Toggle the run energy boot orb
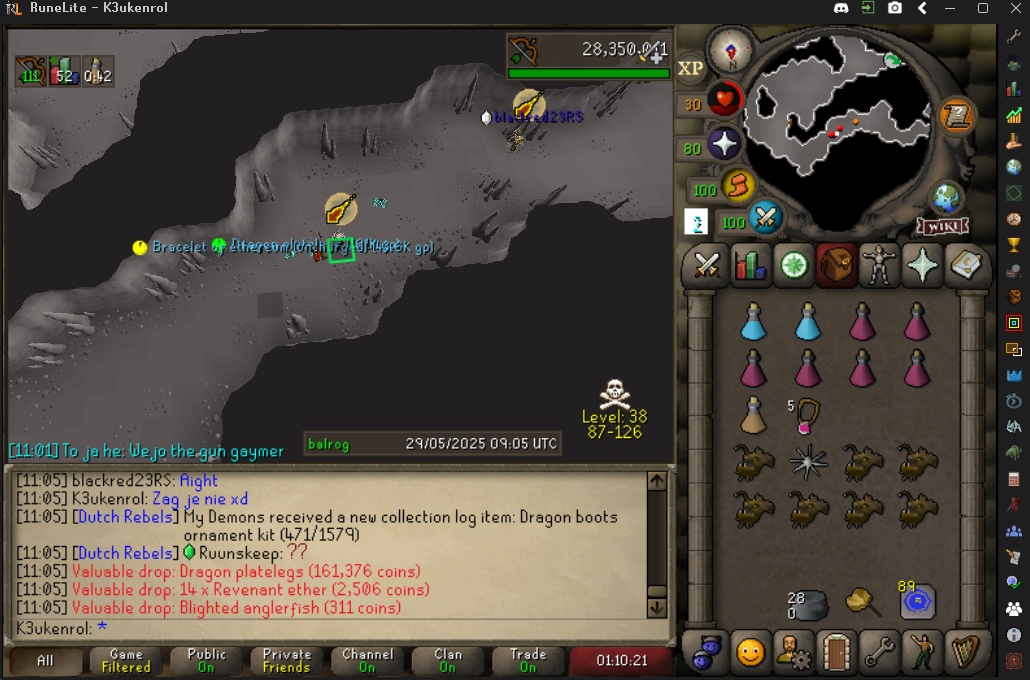This screenshot has width=1030, height=680. point(736,186)
